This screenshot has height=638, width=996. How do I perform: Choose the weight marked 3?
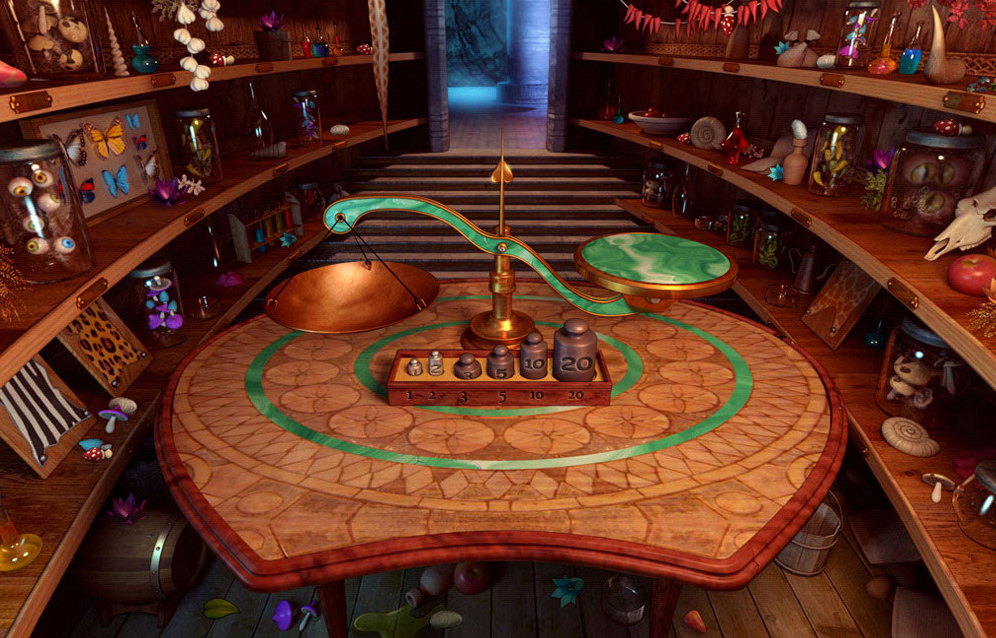click(467, 367)
